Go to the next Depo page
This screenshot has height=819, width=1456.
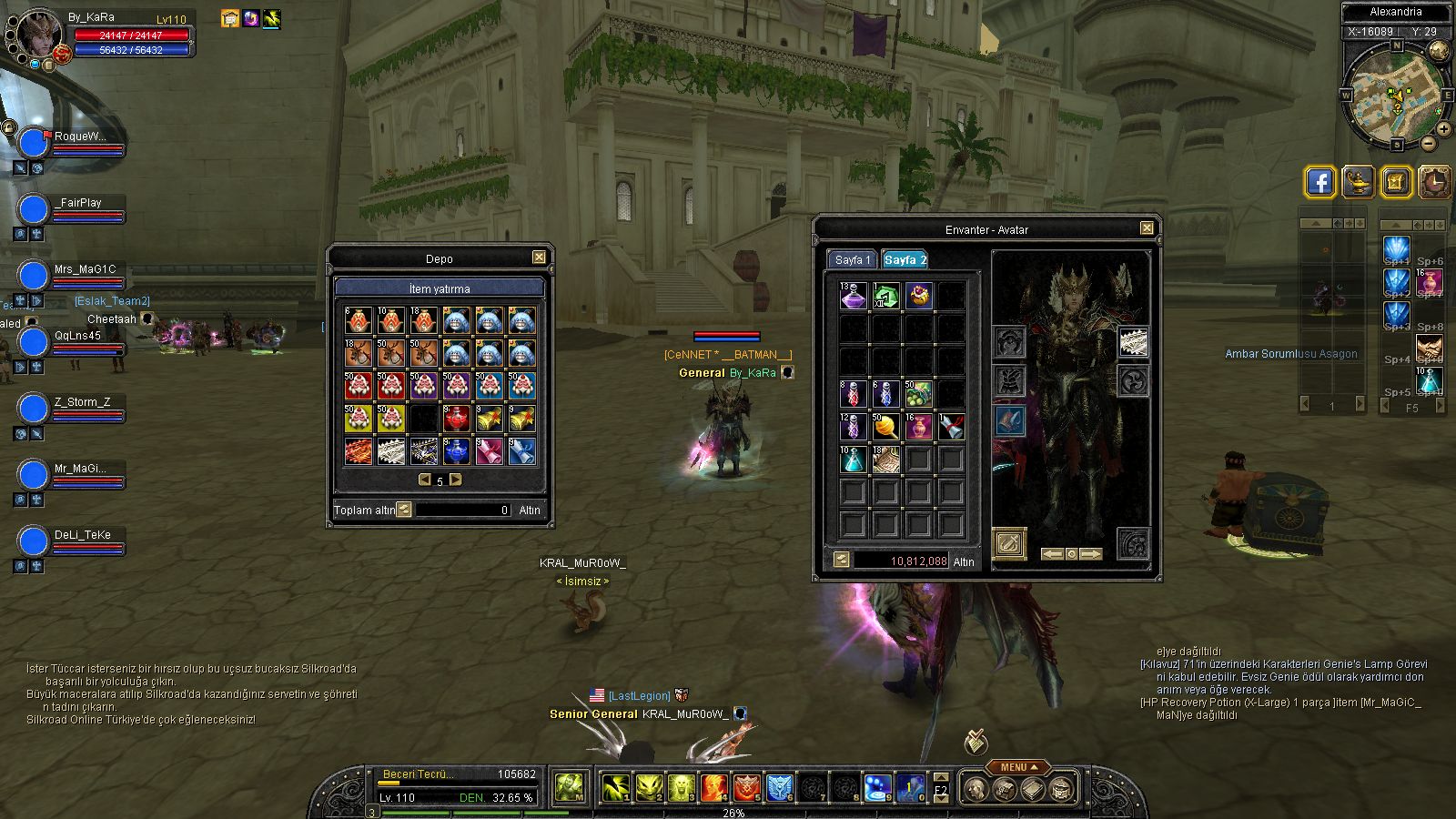click(456, 480)
